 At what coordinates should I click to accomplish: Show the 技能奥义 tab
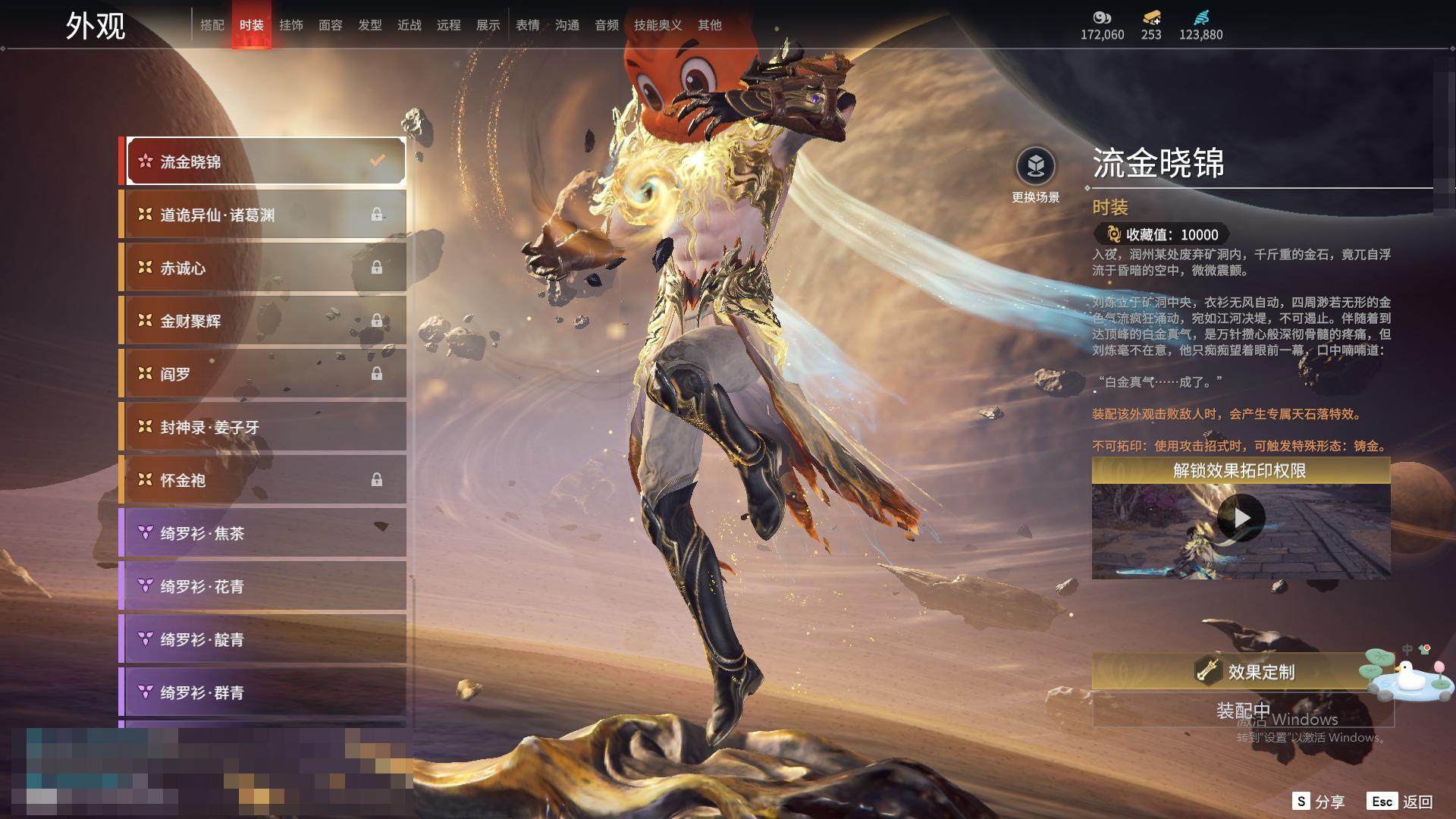click(657, 25)
